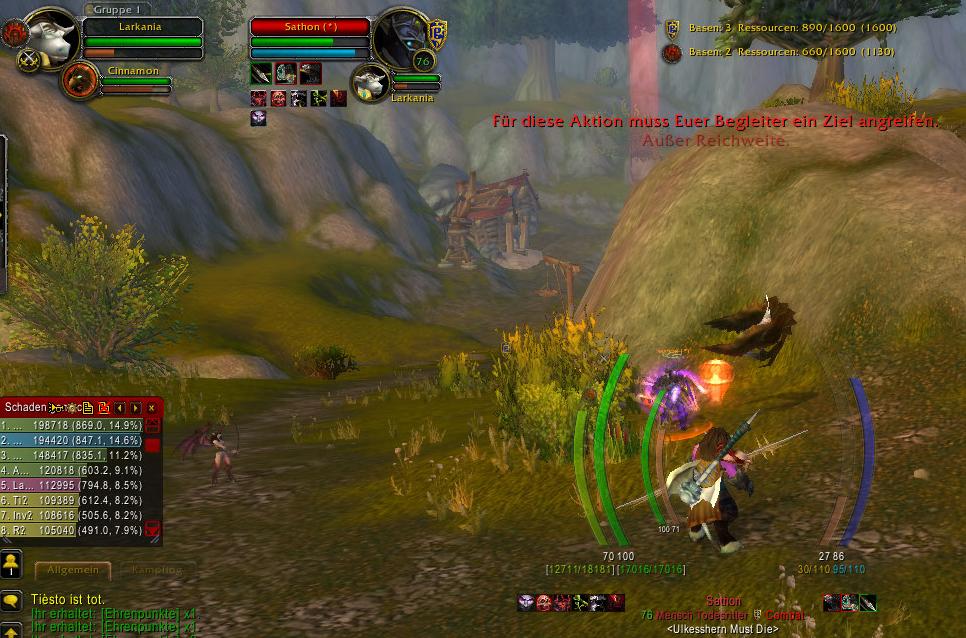Open the chat speech bubble menu
Image resolution: width=966 pixels, height=638 pixels.
(x=11, y=601)
